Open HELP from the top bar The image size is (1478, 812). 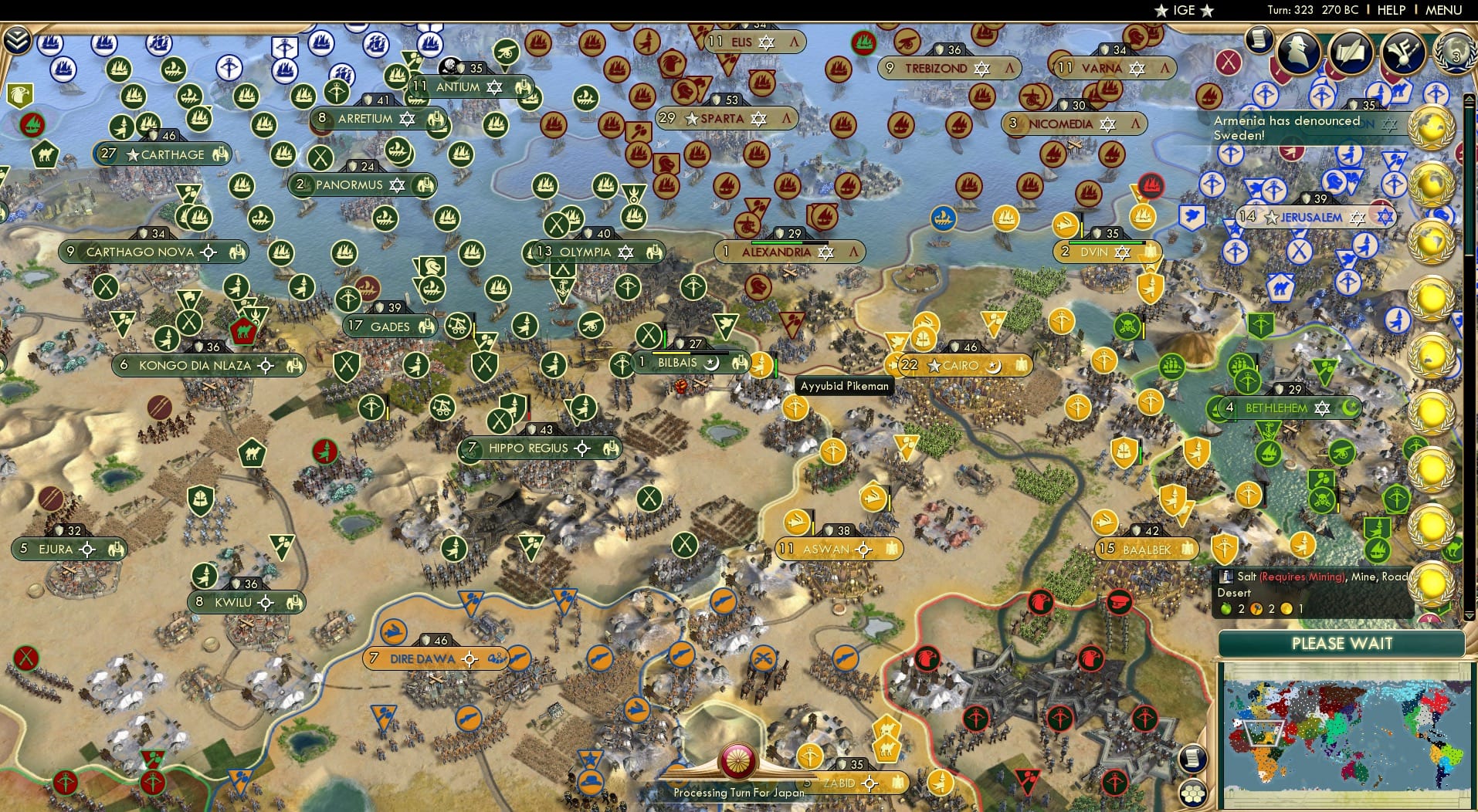click(1392, 10)
